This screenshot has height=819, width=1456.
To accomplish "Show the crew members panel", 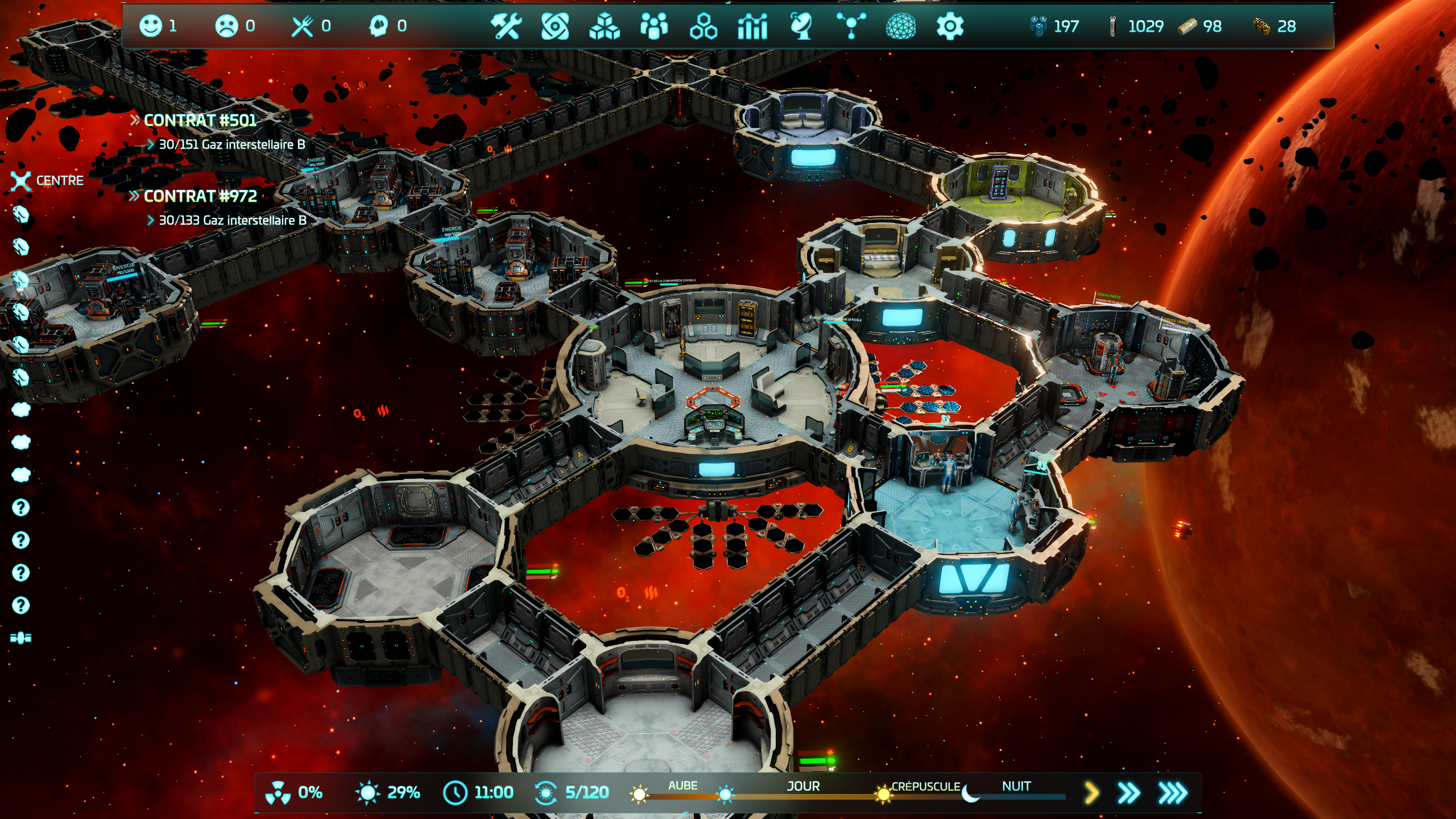I will 654,26.
